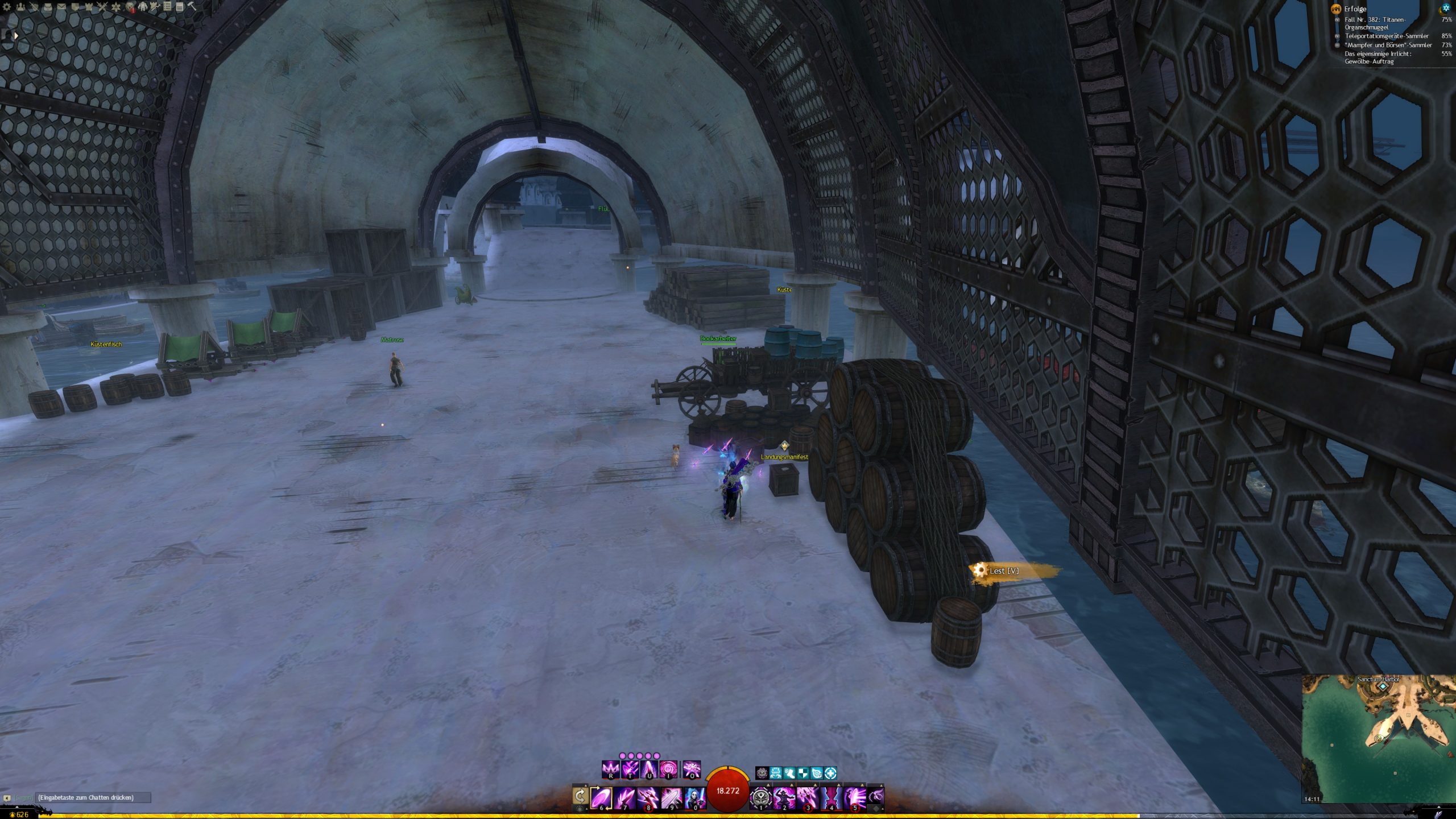Click the lion icon with red alert
Screen dimensions: 1456x819
pyautogui.click(x=130, y=7)
